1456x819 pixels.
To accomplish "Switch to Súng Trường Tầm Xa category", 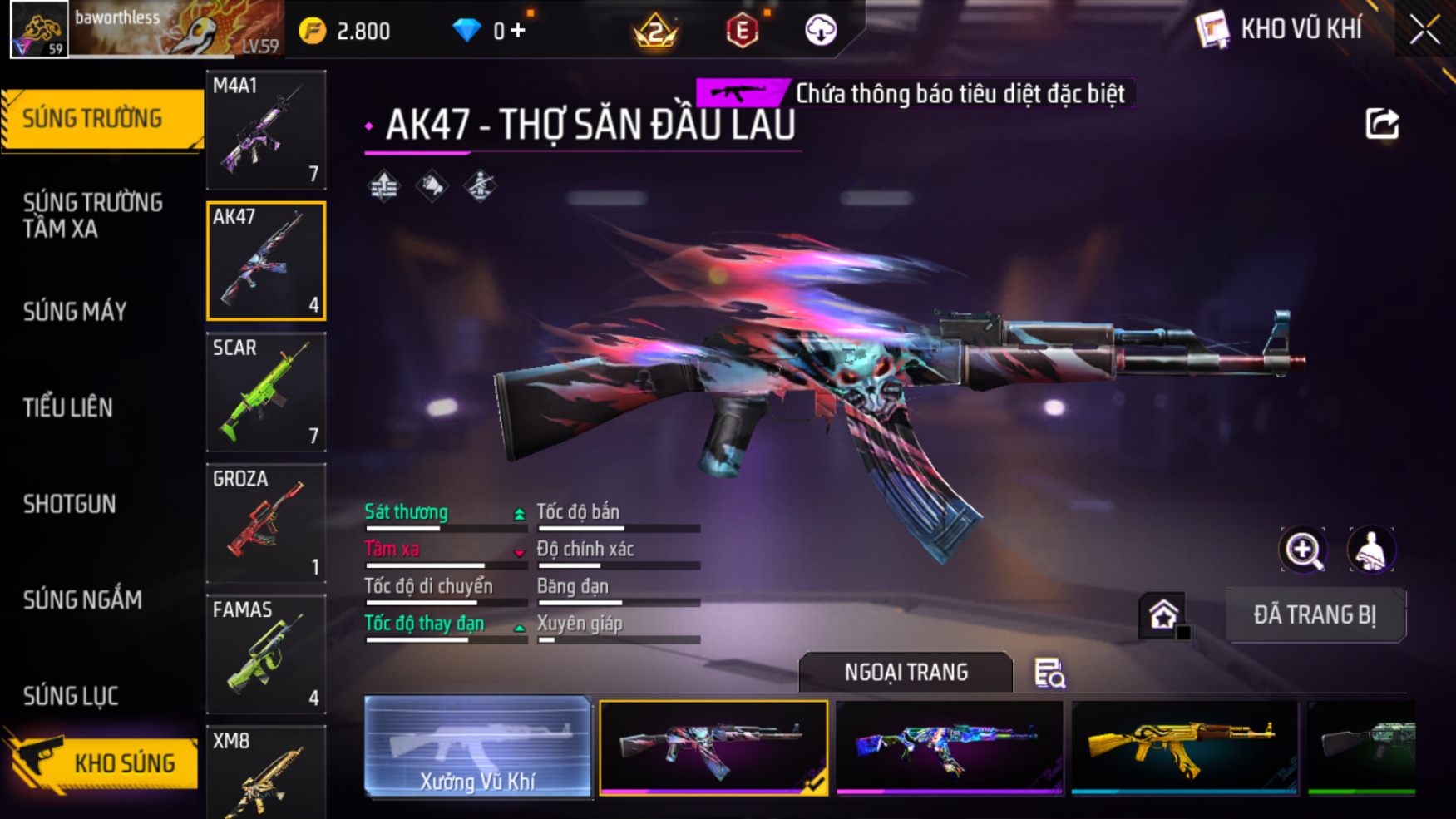I will [93, 215].
